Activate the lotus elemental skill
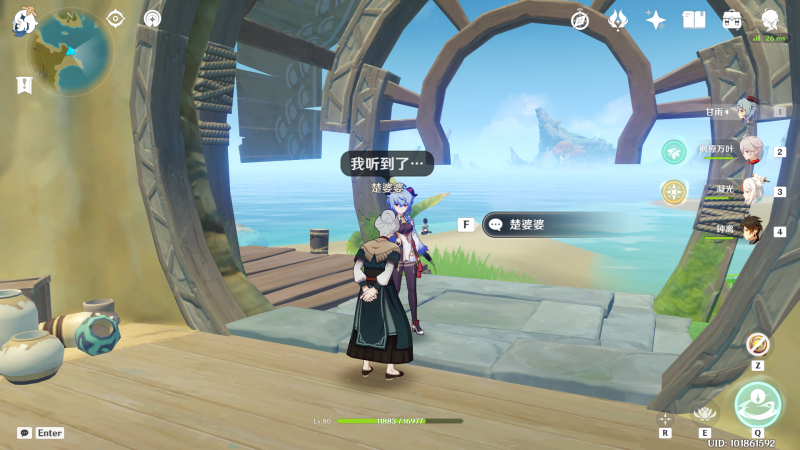800x450 pixels. 705,412
